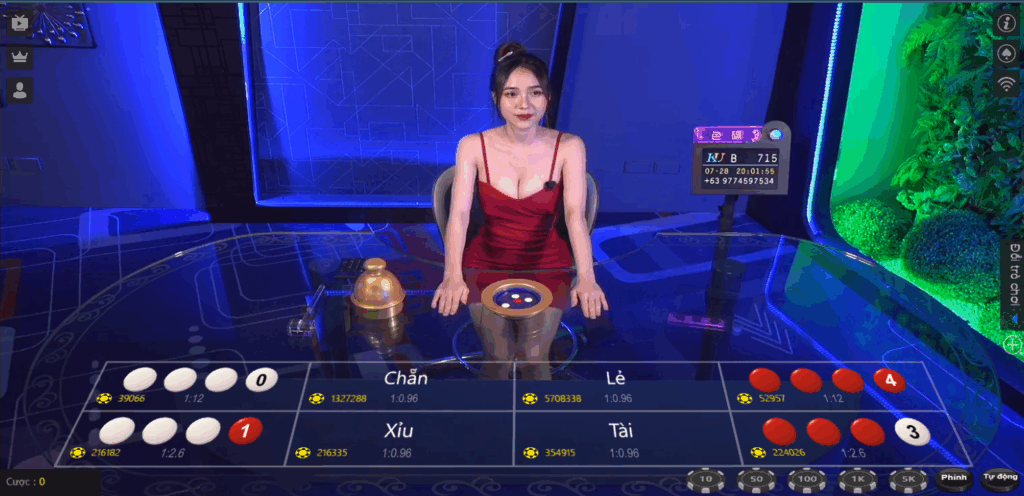Click the Phỉnh chip button
The image size is (1024, 496).
954,478
